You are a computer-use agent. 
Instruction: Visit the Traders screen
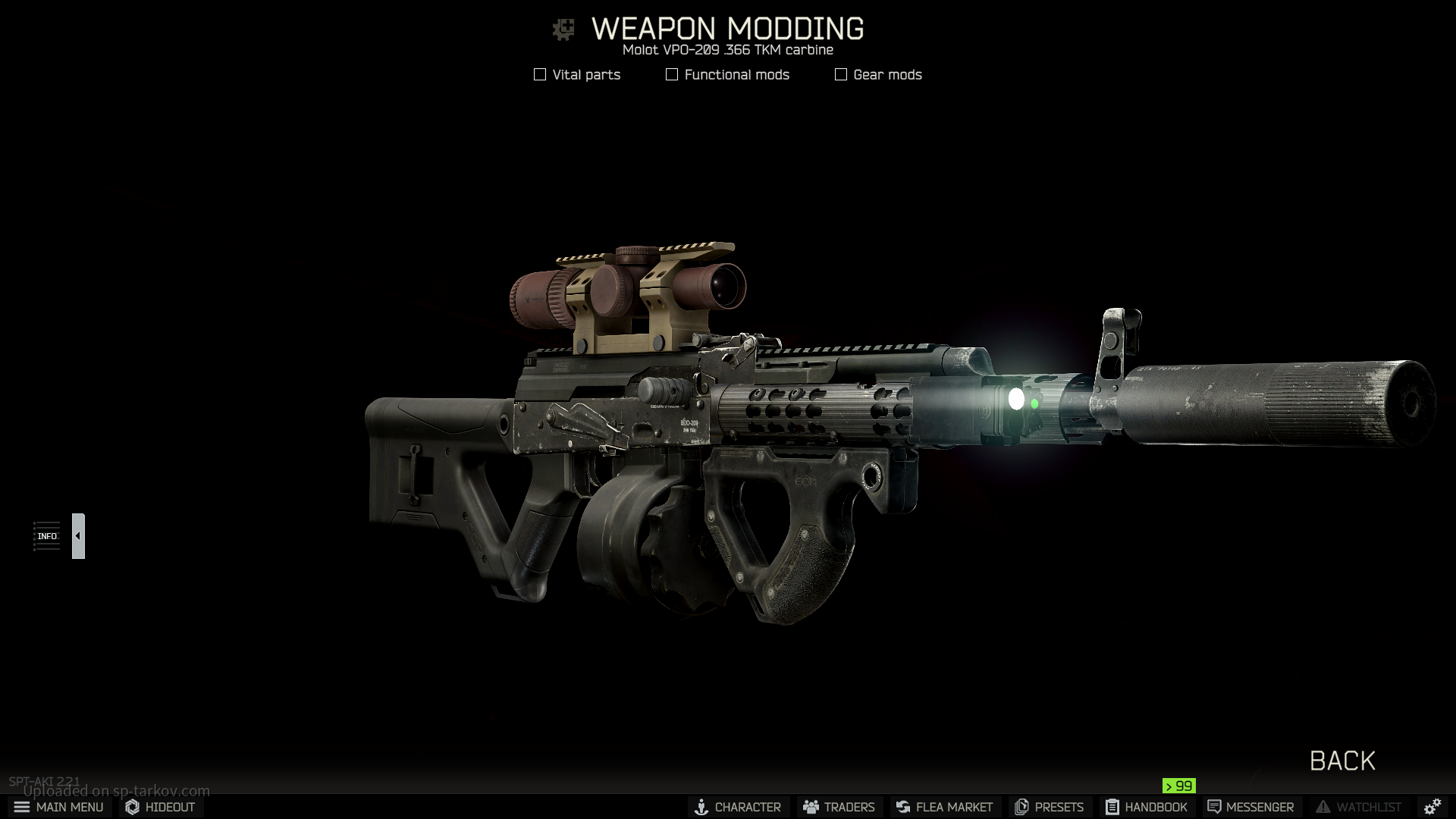[x=839, y=807]
